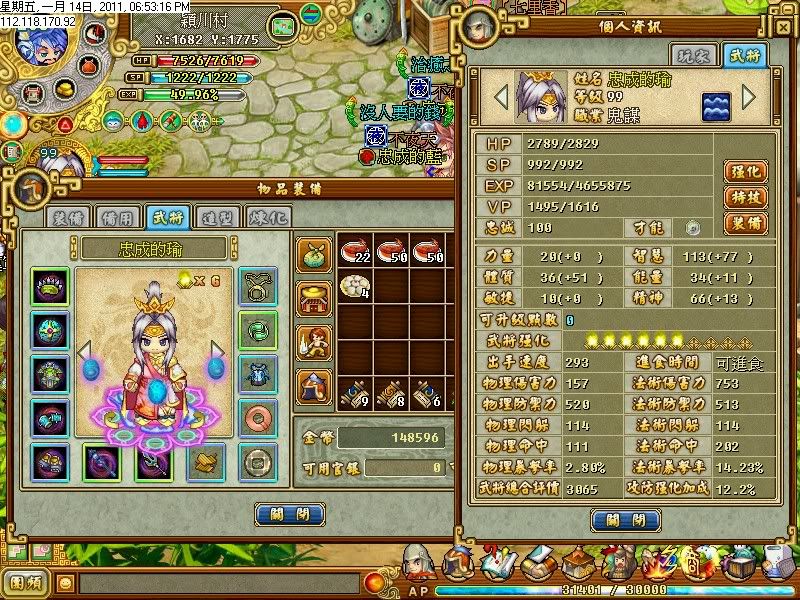Show the next general with the right arrow

(748, 98)
